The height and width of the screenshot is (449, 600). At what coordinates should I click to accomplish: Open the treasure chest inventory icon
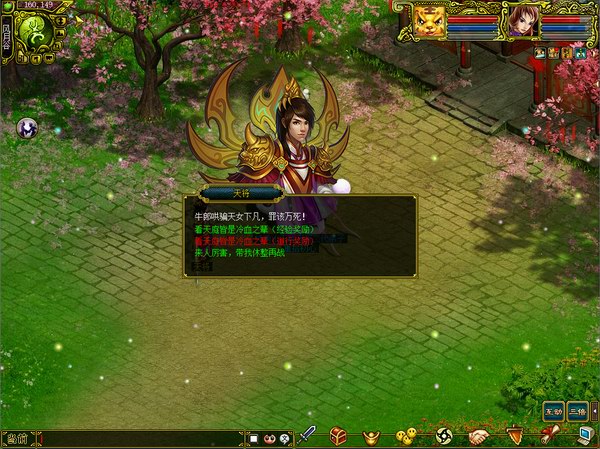click(x=339, y=437)
